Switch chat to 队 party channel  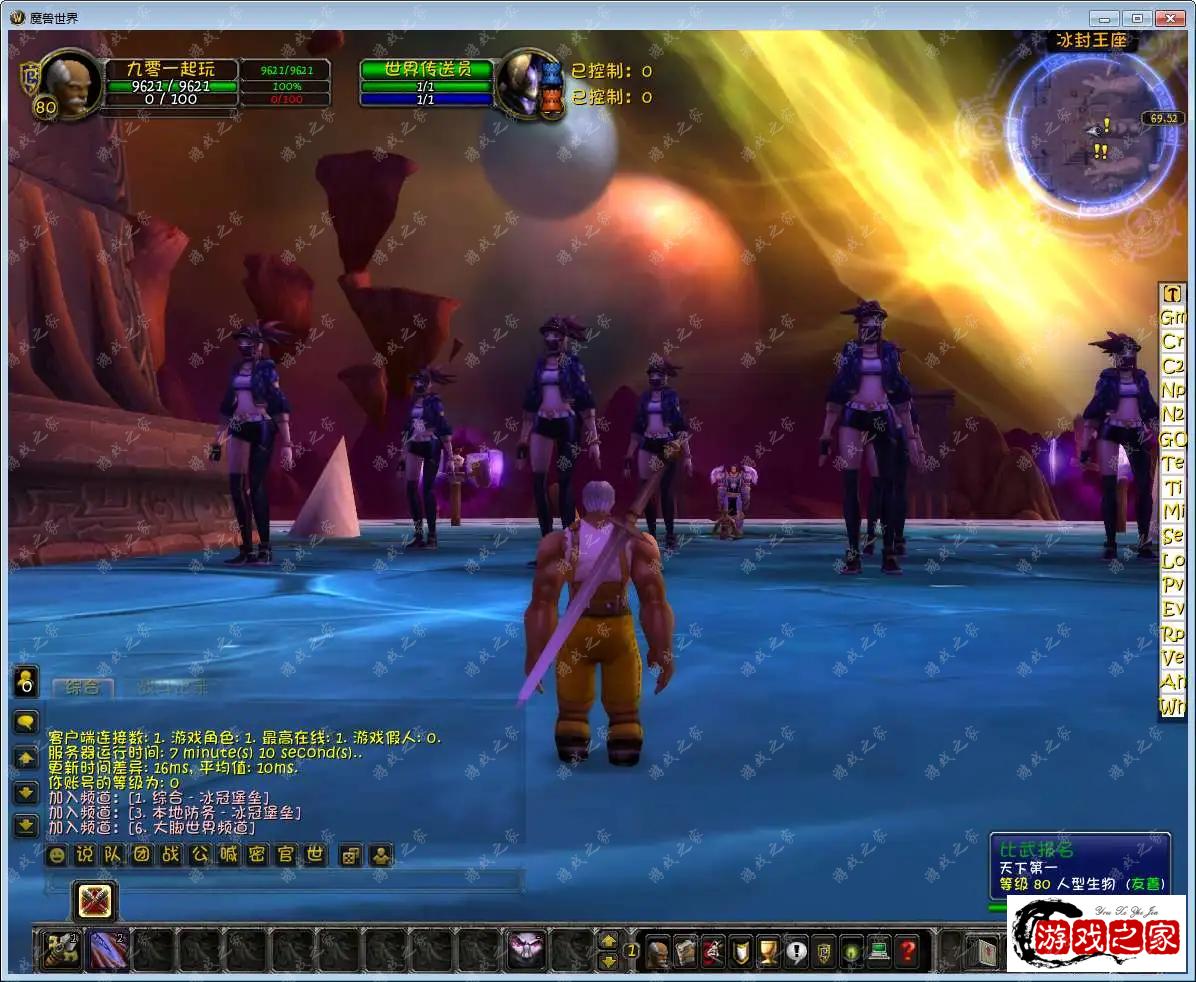(113, 856)
